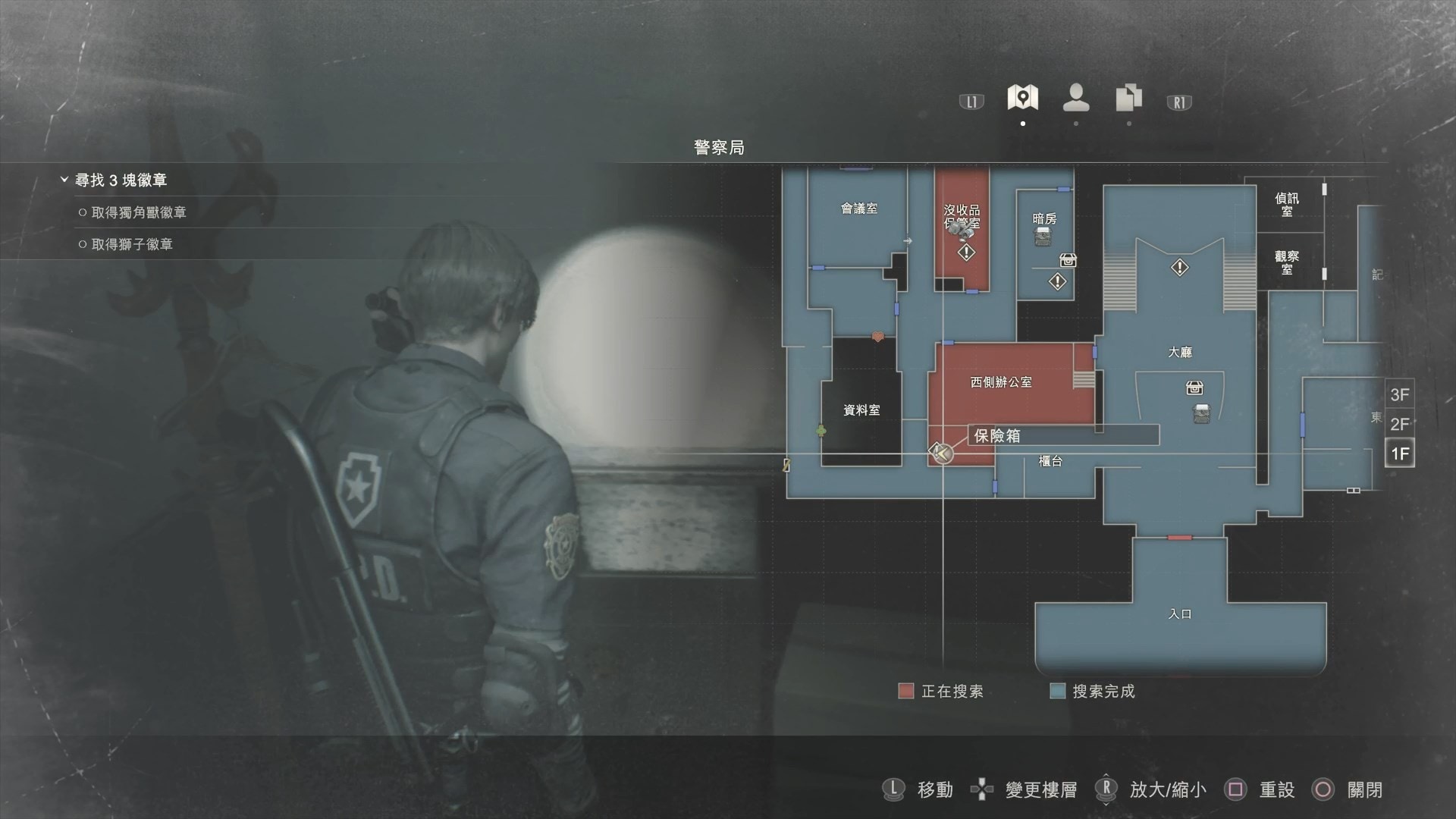Screen dimensions: 1456x819
Task: Click the 入口 entrance area on map
Action: pos(1180,614)
